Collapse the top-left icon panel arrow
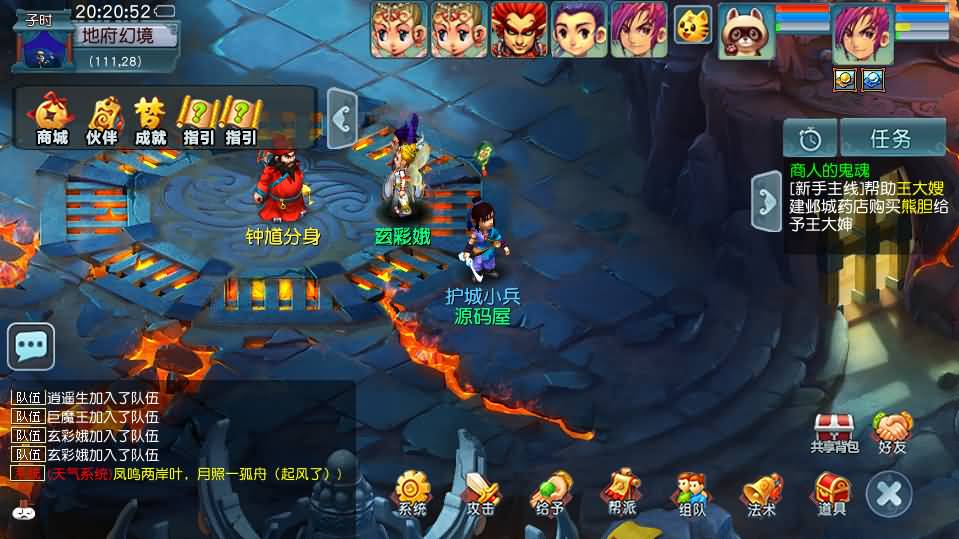The width and height of the screenshot is (959, 539). tap(342, 120)
